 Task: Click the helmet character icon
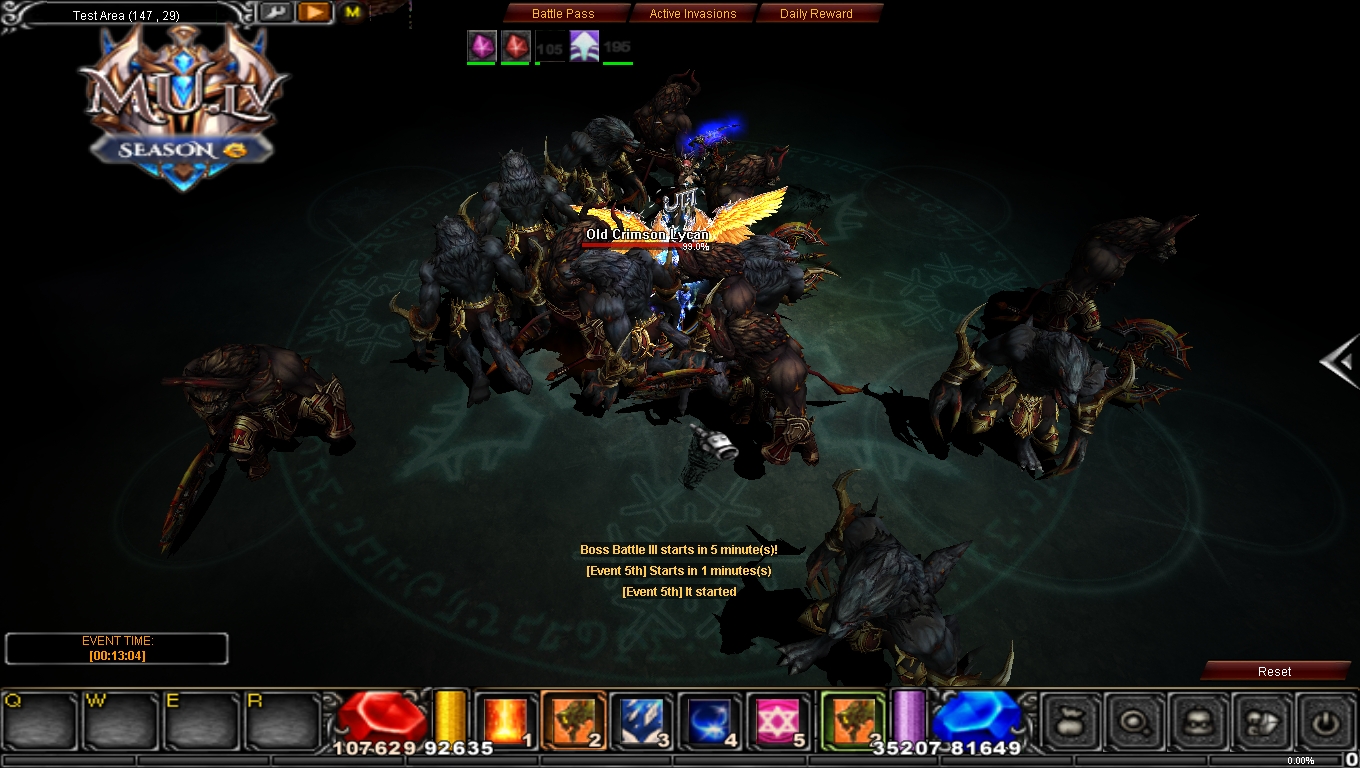pyautogui.click(x=1199, y=720)
